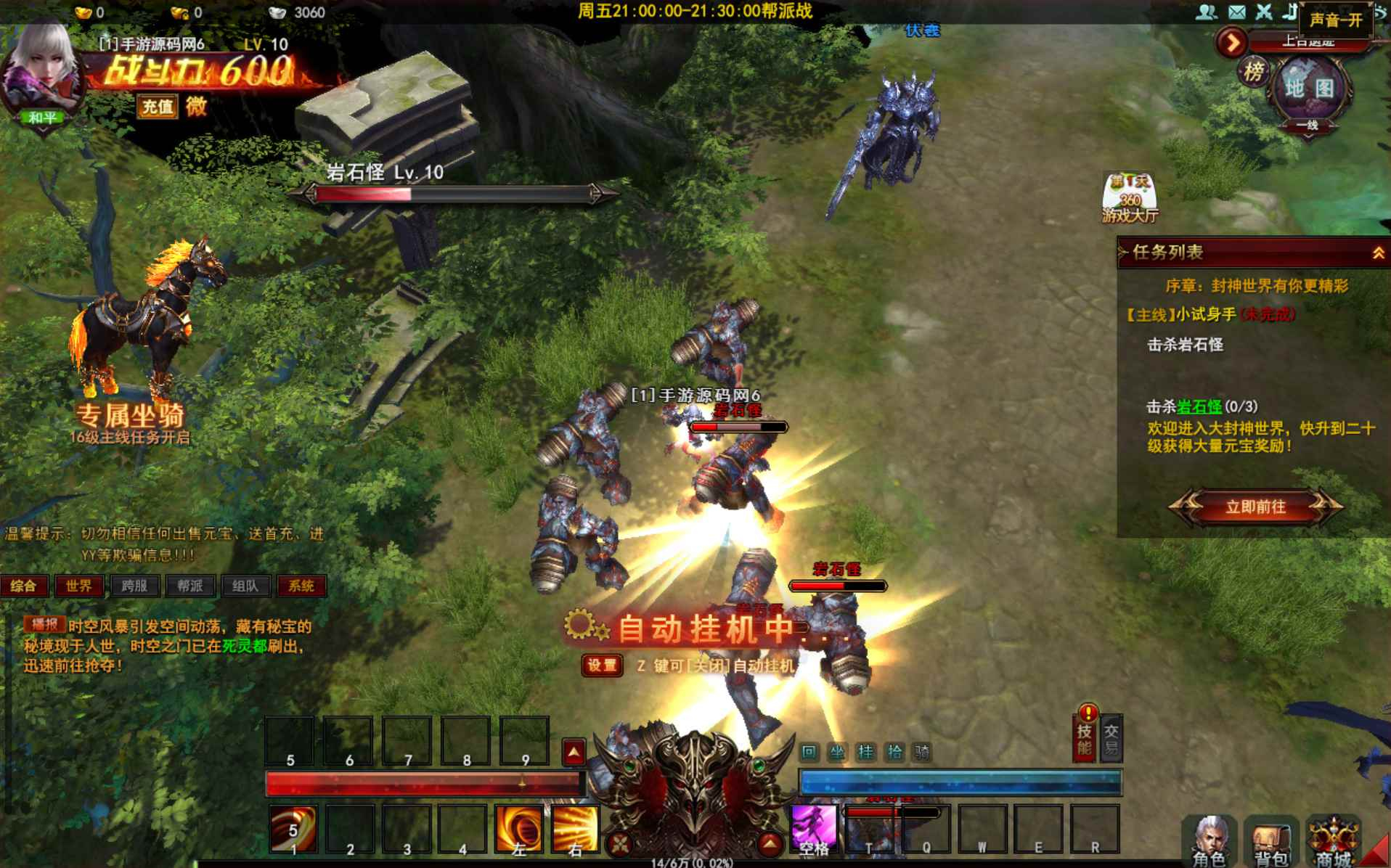Open the 充值 recharge button
Image resolution: width=1391 pixels, height=868 pixels.
coord(158,107)
